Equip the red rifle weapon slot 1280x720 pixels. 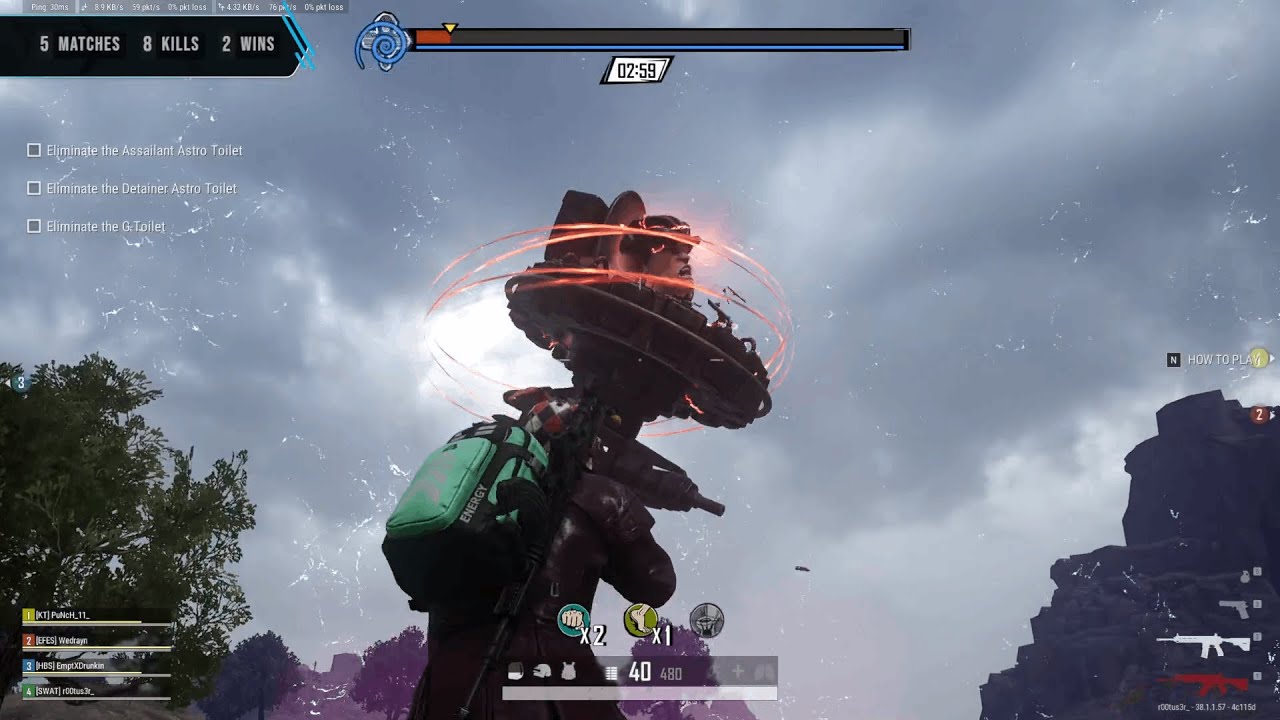click(x=1203, y=685)
